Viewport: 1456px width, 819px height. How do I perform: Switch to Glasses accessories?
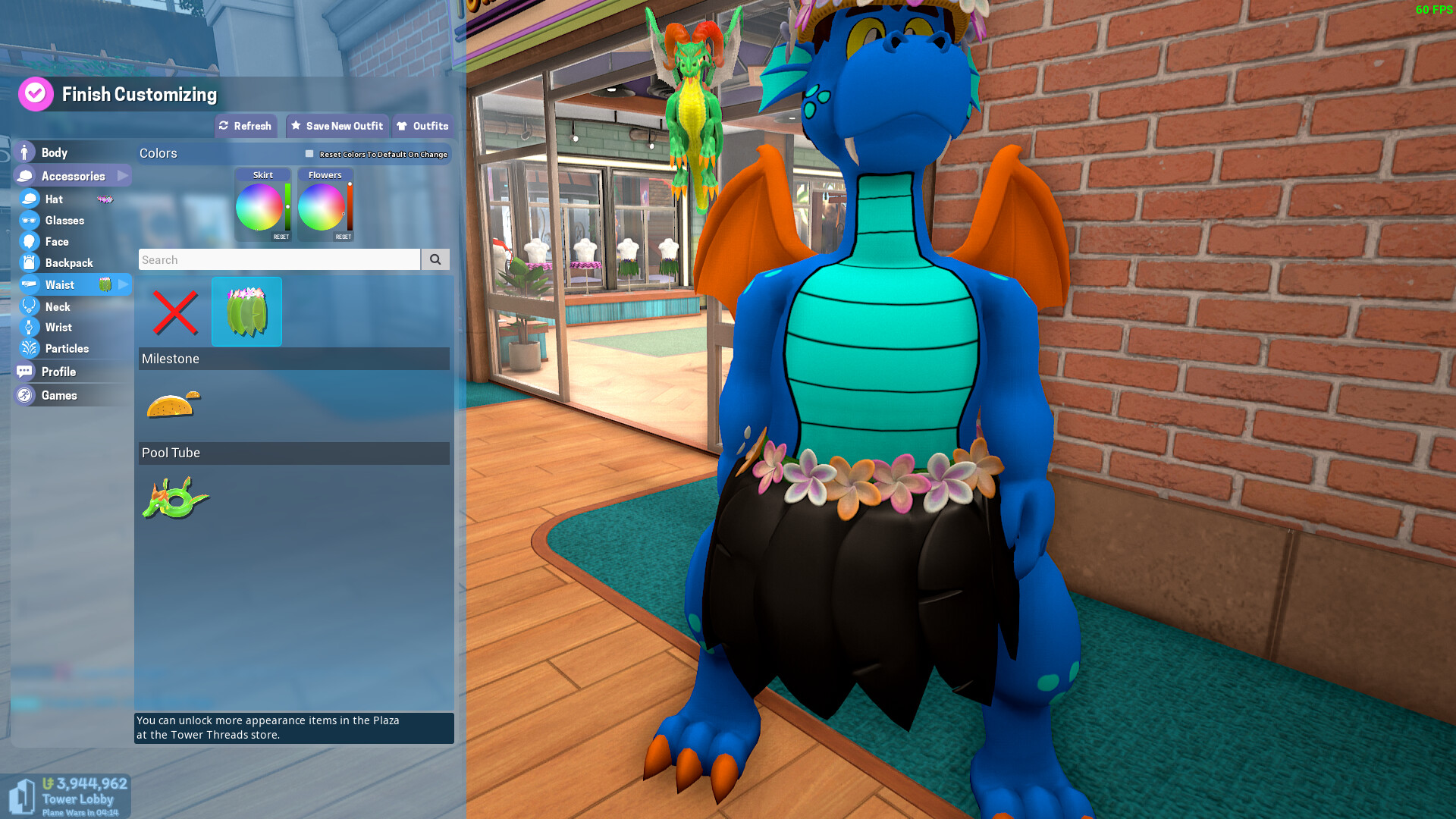click(64, 221)
